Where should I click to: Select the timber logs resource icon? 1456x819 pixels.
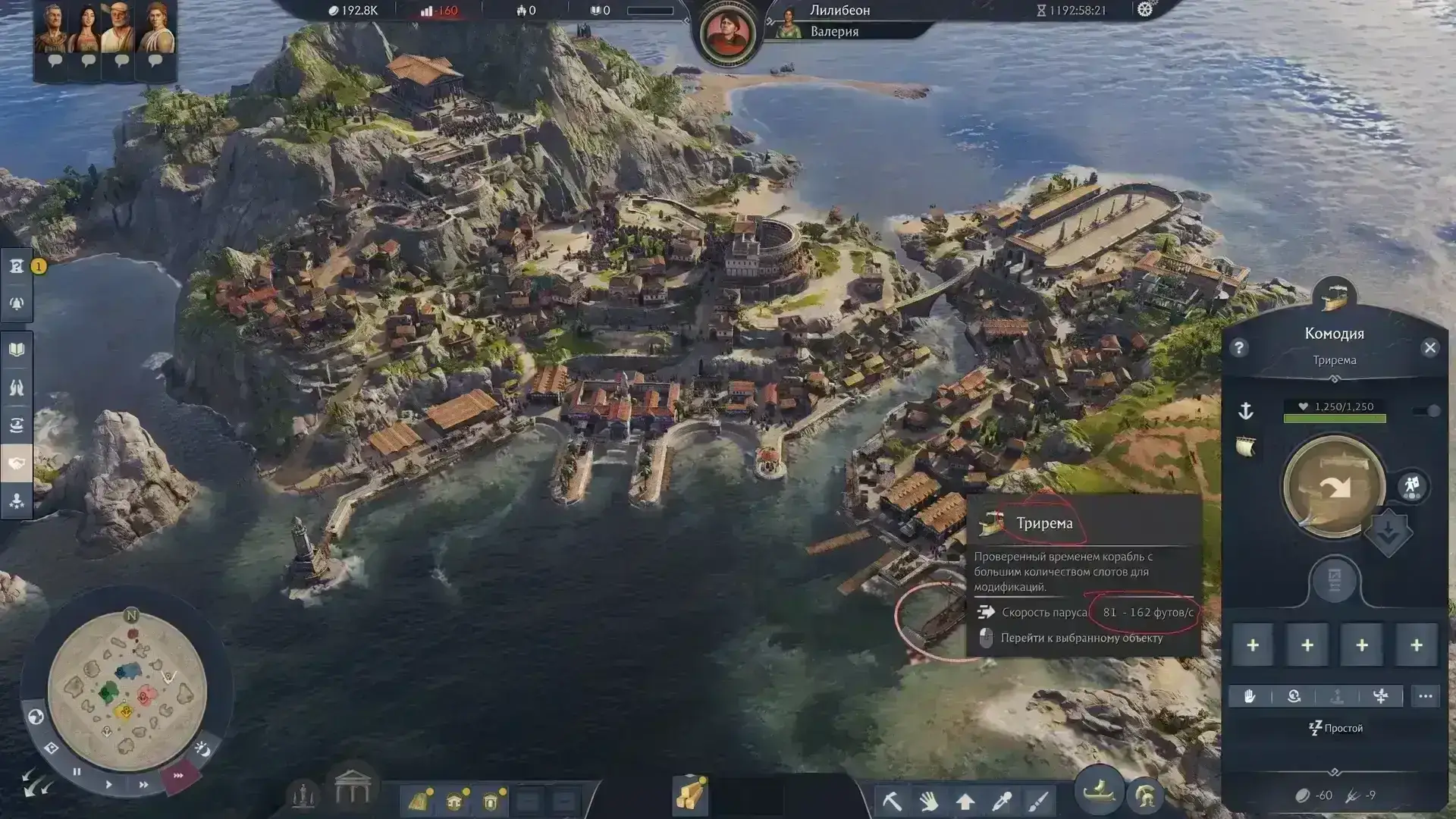click(x=690, y=796)
